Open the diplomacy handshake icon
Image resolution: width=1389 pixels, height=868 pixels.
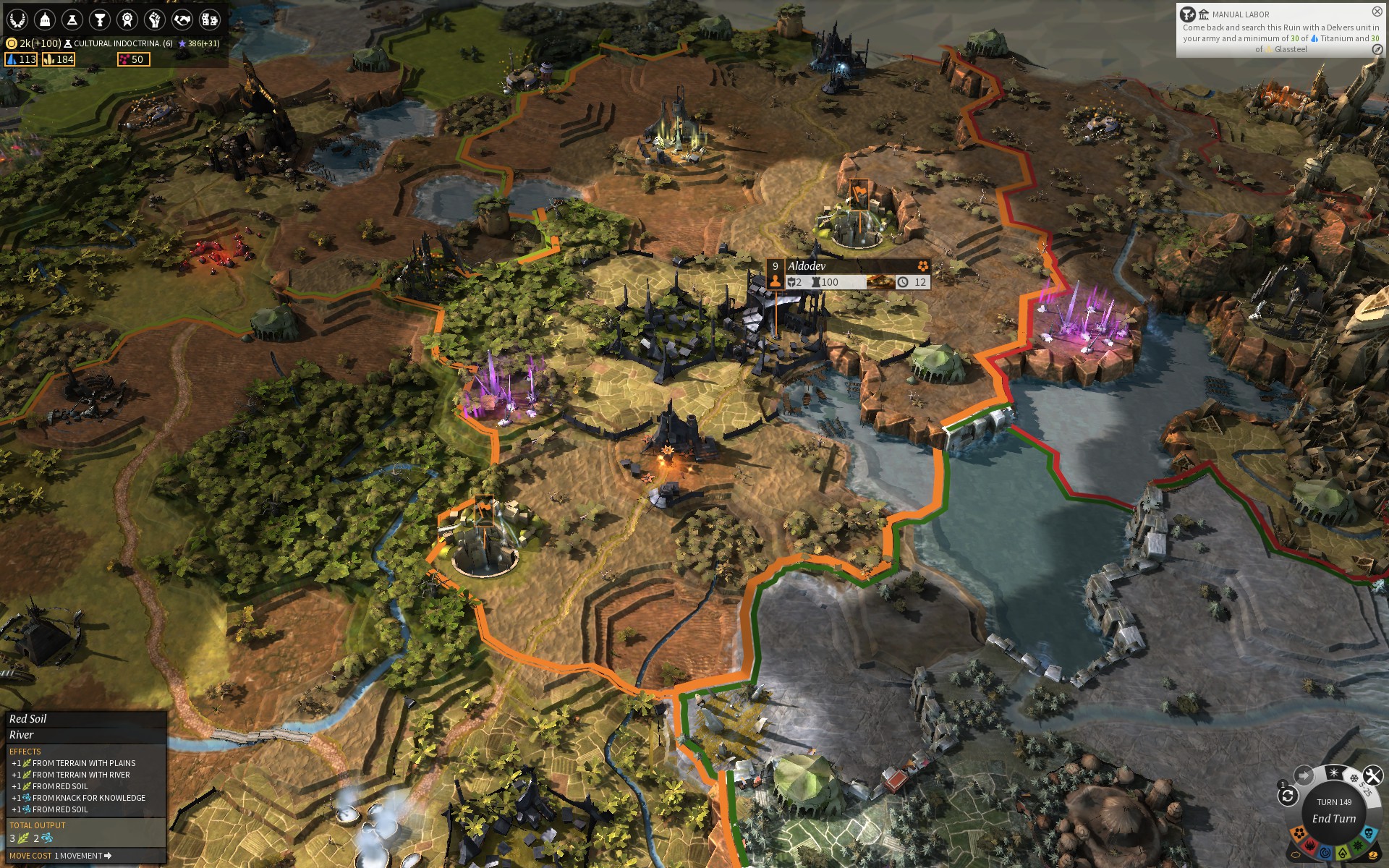click(x=182, y=20)
